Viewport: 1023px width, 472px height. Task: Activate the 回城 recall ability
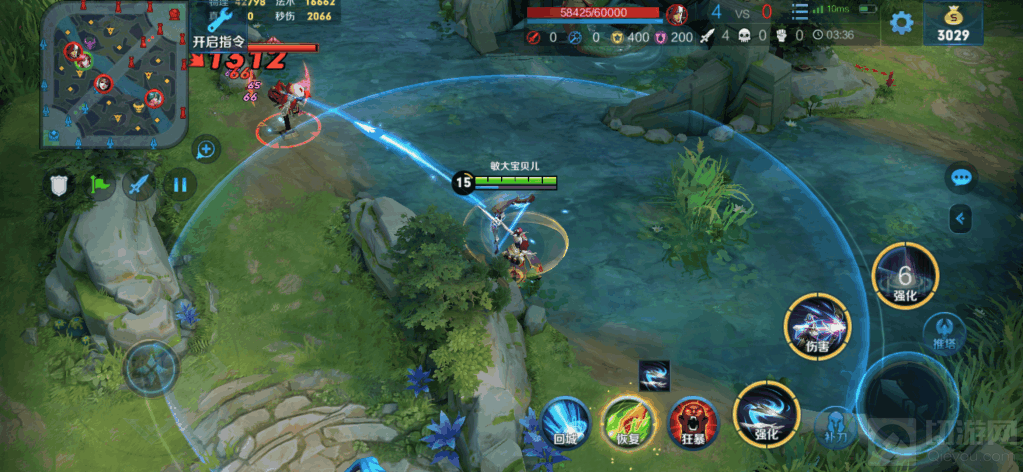(568, 419)
